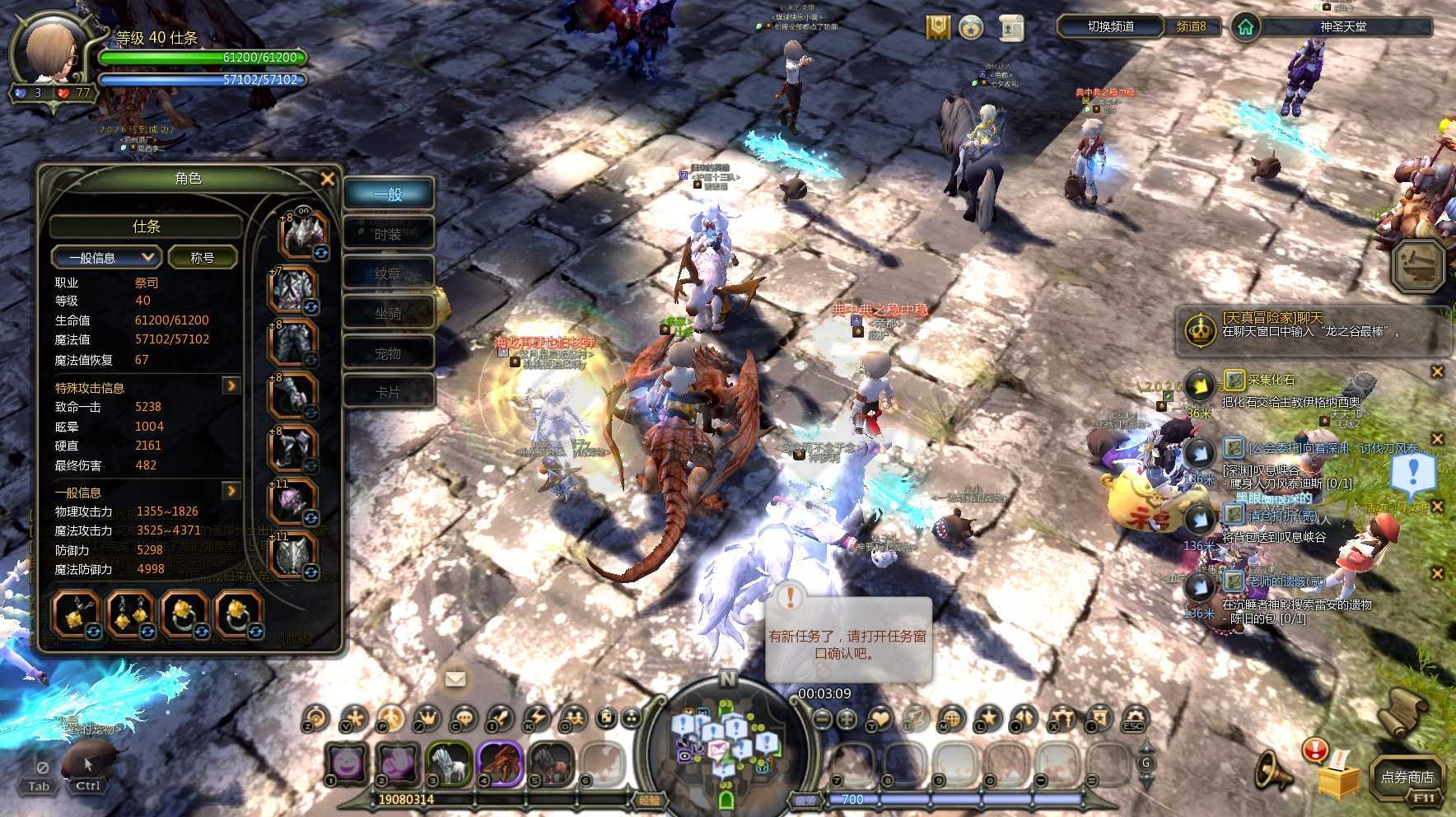Open the 点券商店 cash shop

1407,777
